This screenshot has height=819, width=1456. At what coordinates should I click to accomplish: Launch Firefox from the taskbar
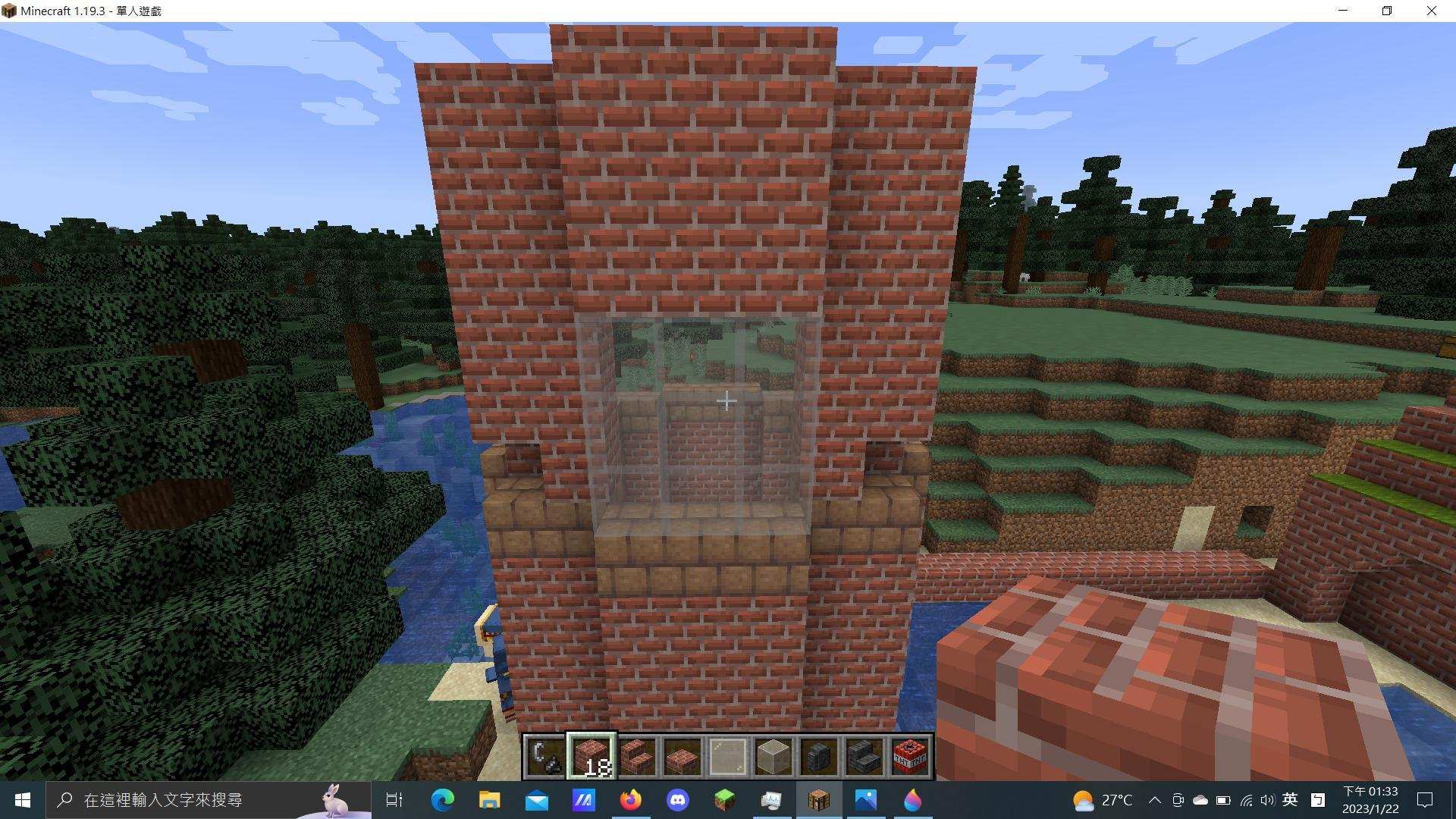(630, 800)
